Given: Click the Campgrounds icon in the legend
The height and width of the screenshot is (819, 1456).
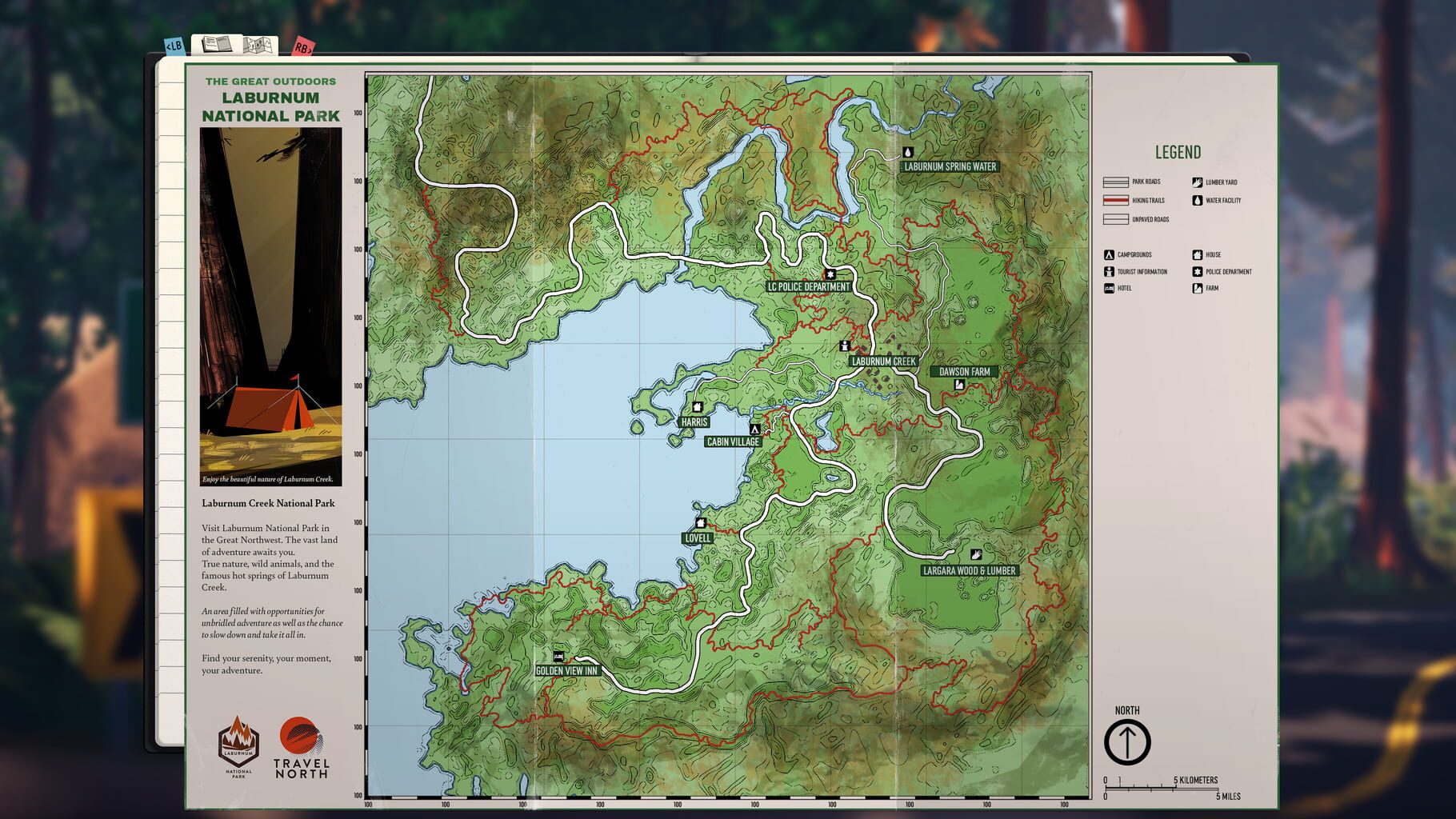Looking at the screenshot, I should pyautogui.click(x=1109, y=254).
